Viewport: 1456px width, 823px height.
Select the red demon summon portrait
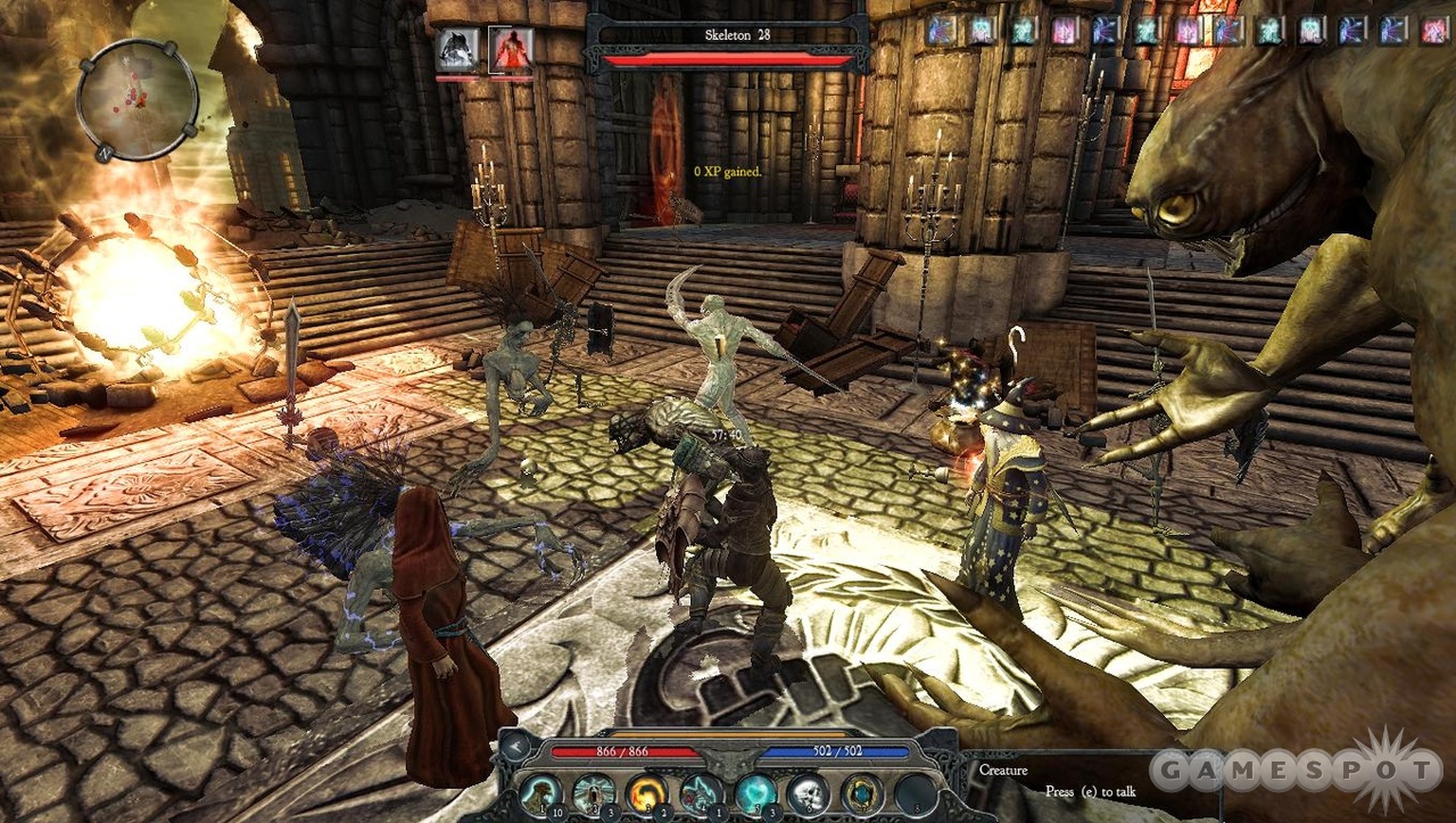[x=511, y=50]
